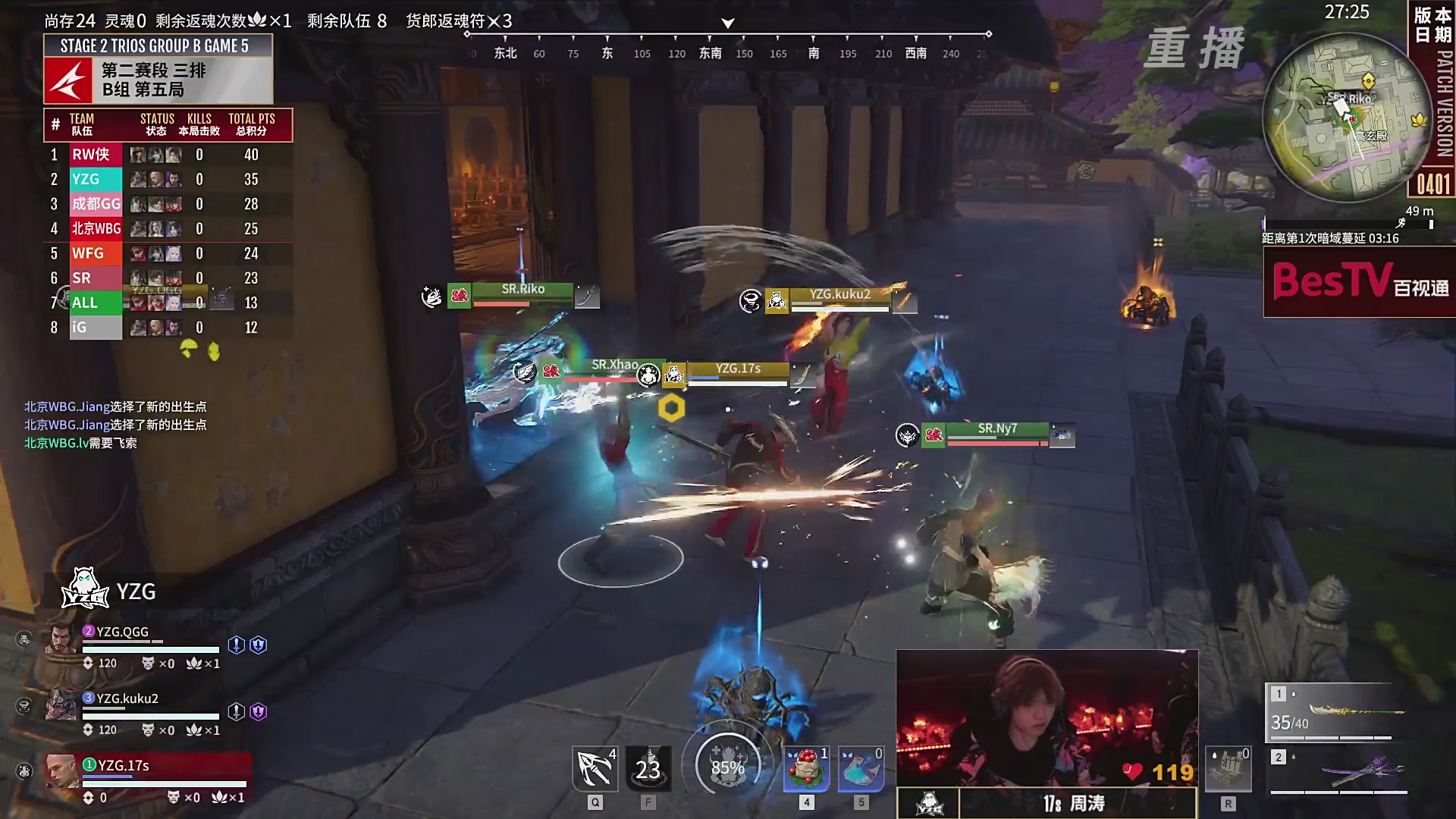Viewport: 1456px width, 819px height.
Task: Select the berry pouch consumable in slot 4
Action: click(x=805, y=768)
